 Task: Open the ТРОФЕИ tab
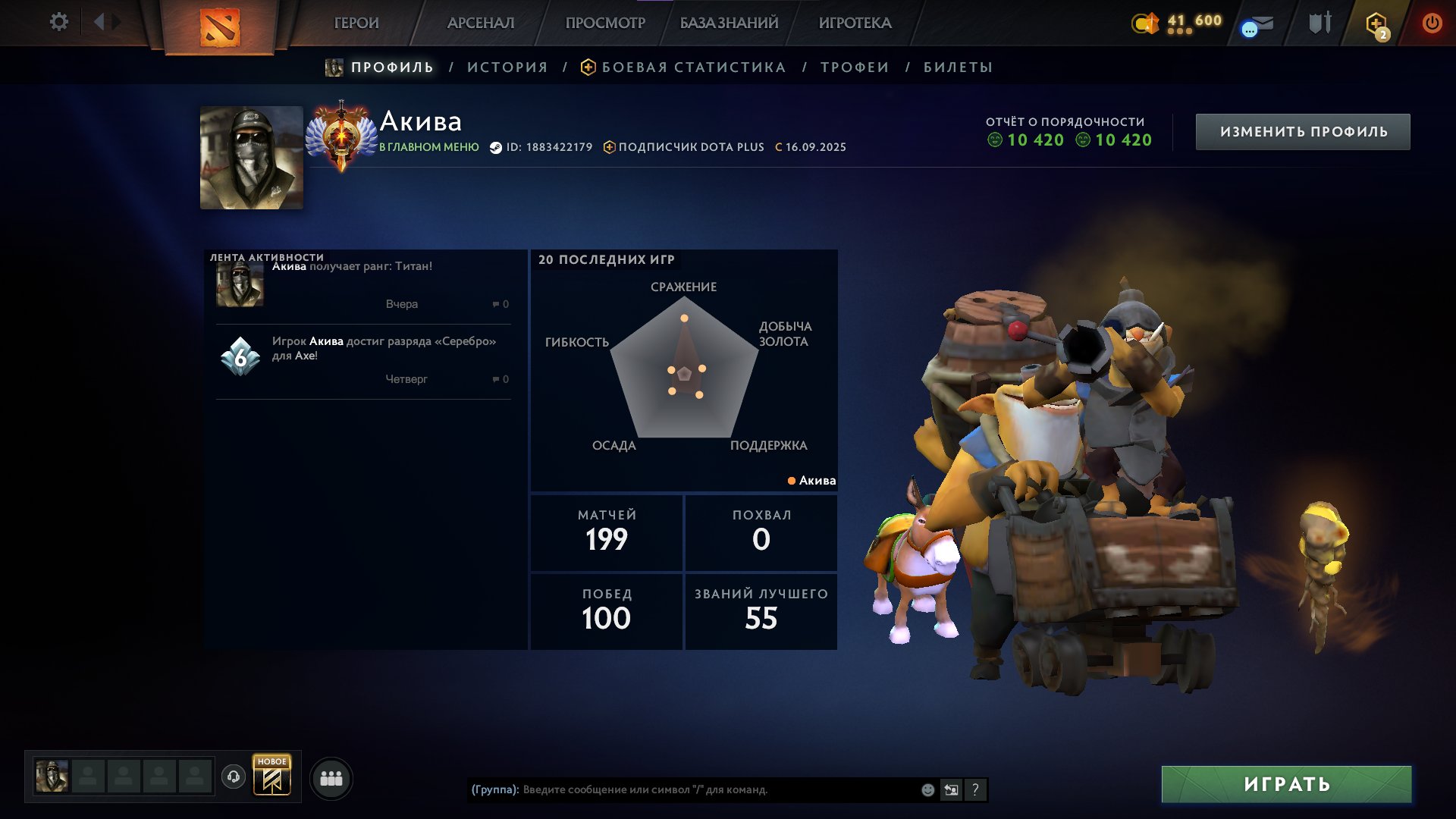[x=853, y=67]
